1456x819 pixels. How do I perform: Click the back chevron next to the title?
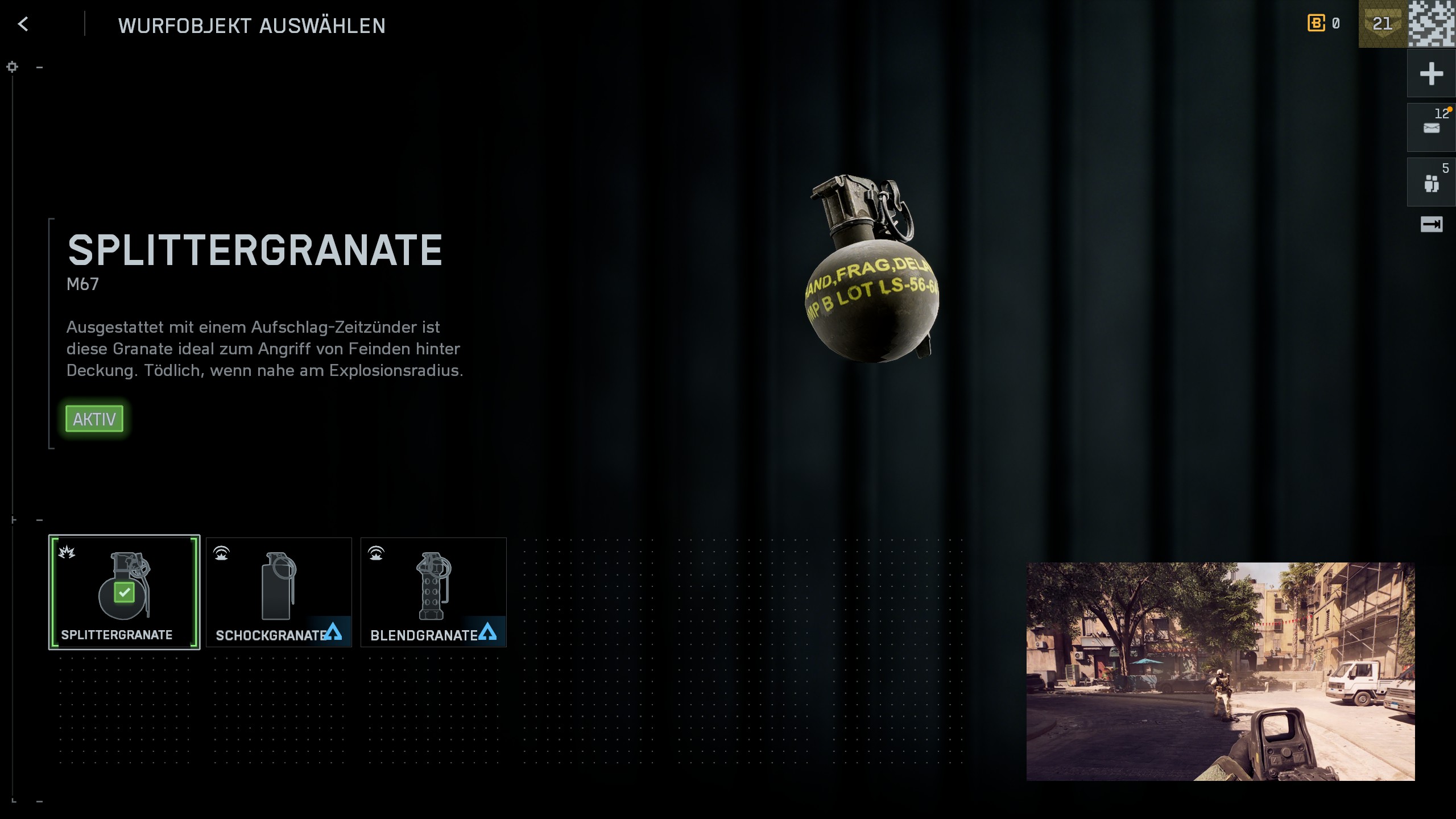(23, 25)
